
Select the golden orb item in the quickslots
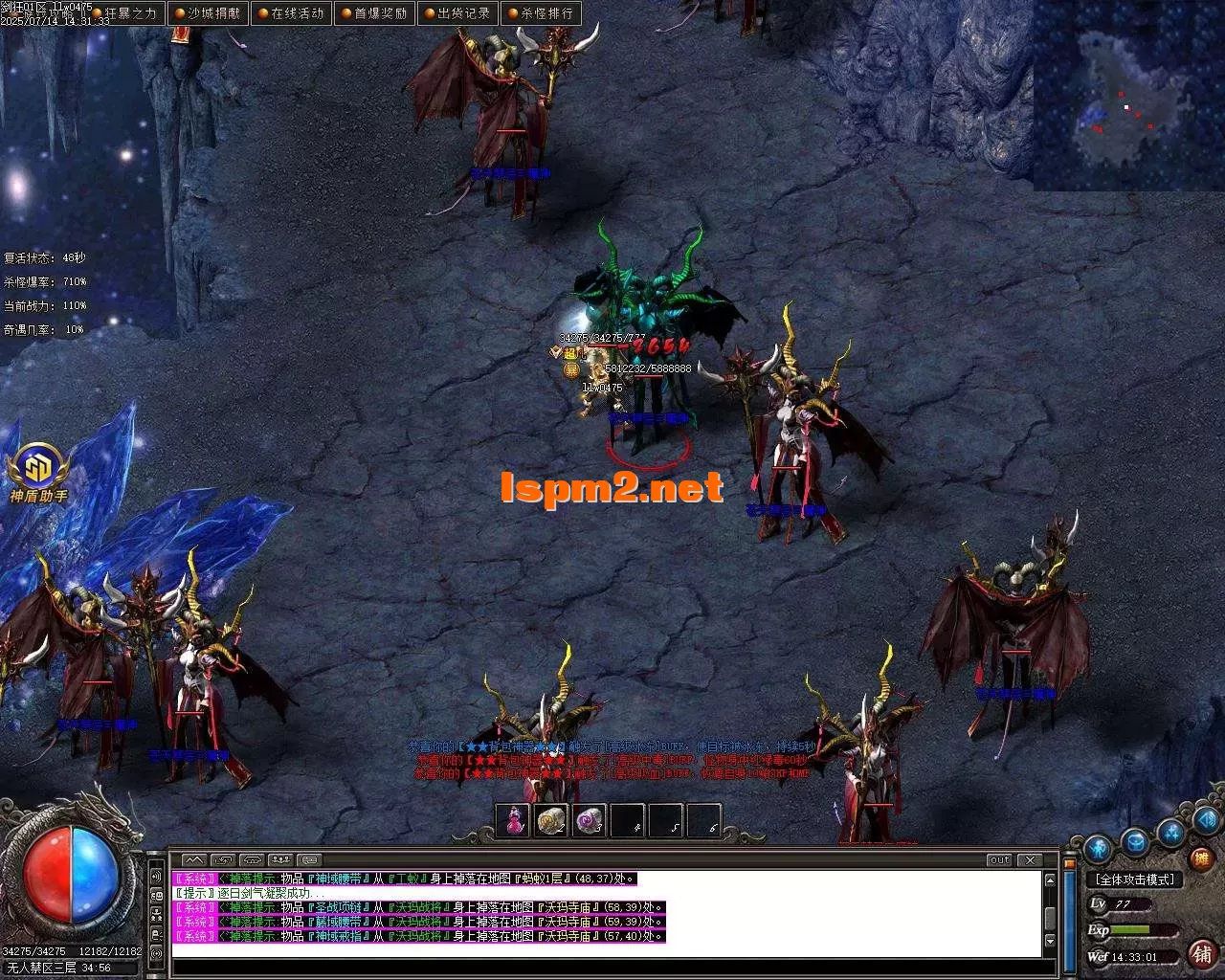point(551,820)
